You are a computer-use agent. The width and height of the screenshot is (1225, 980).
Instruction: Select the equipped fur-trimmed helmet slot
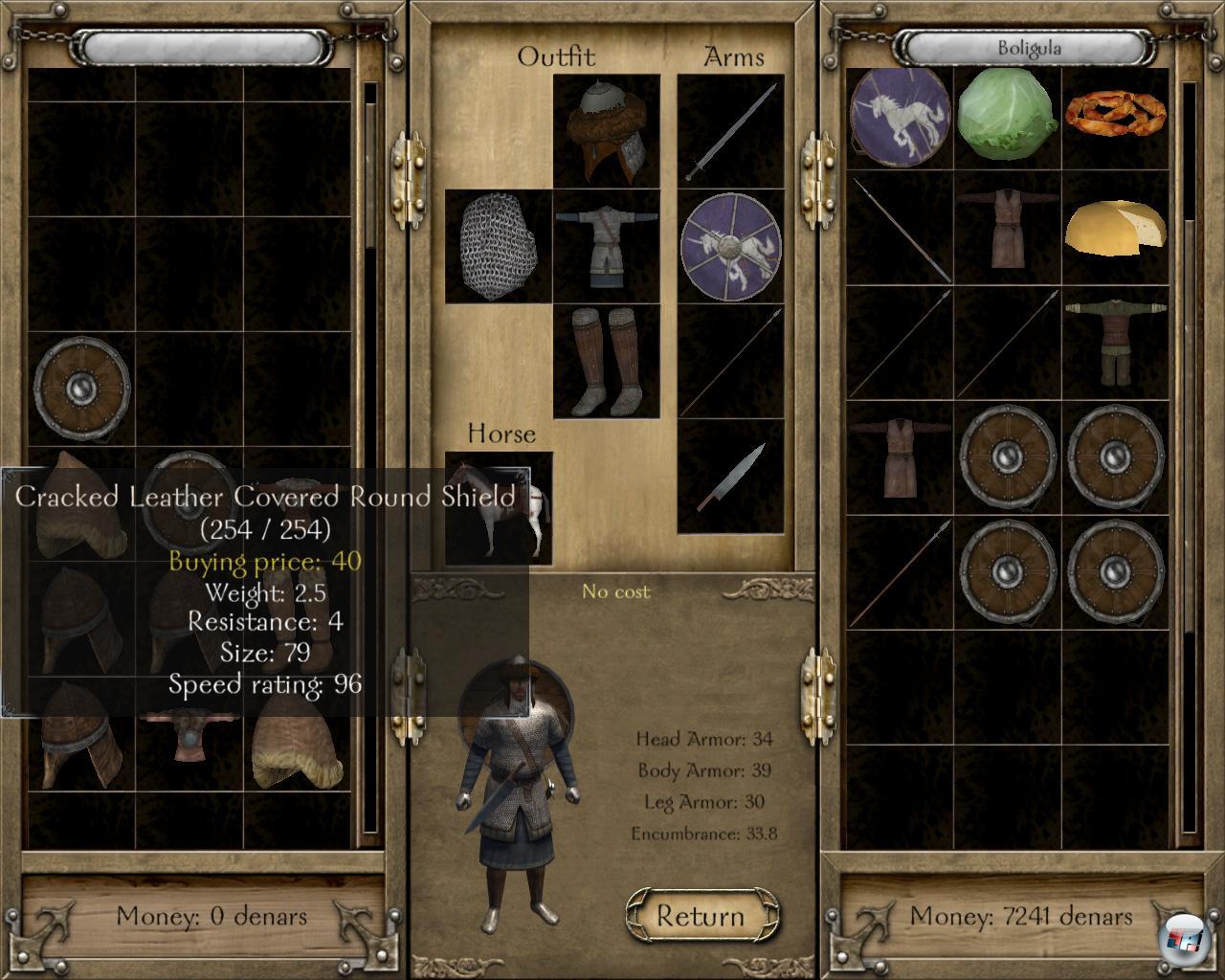tap(607, 132)
